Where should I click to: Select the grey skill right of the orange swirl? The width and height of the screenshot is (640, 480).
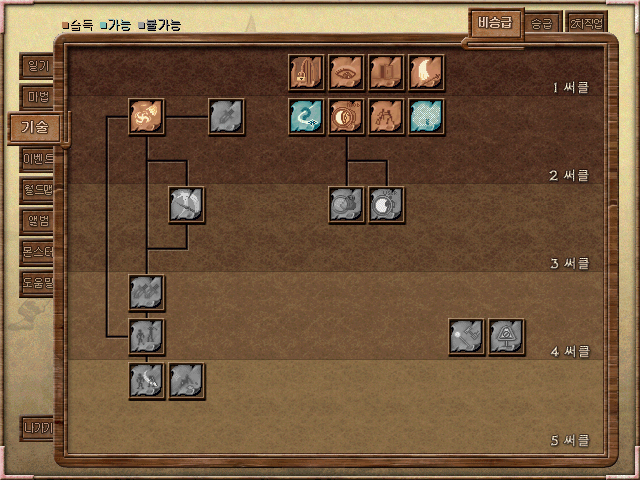227,117
